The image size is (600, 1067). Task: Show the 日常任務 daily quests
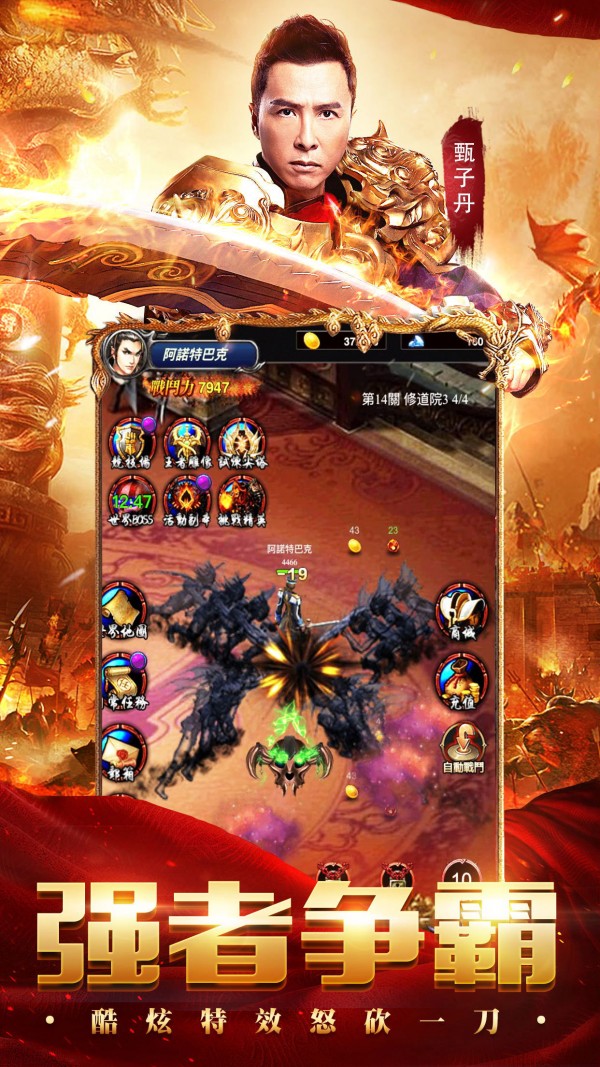pos(123,677)
